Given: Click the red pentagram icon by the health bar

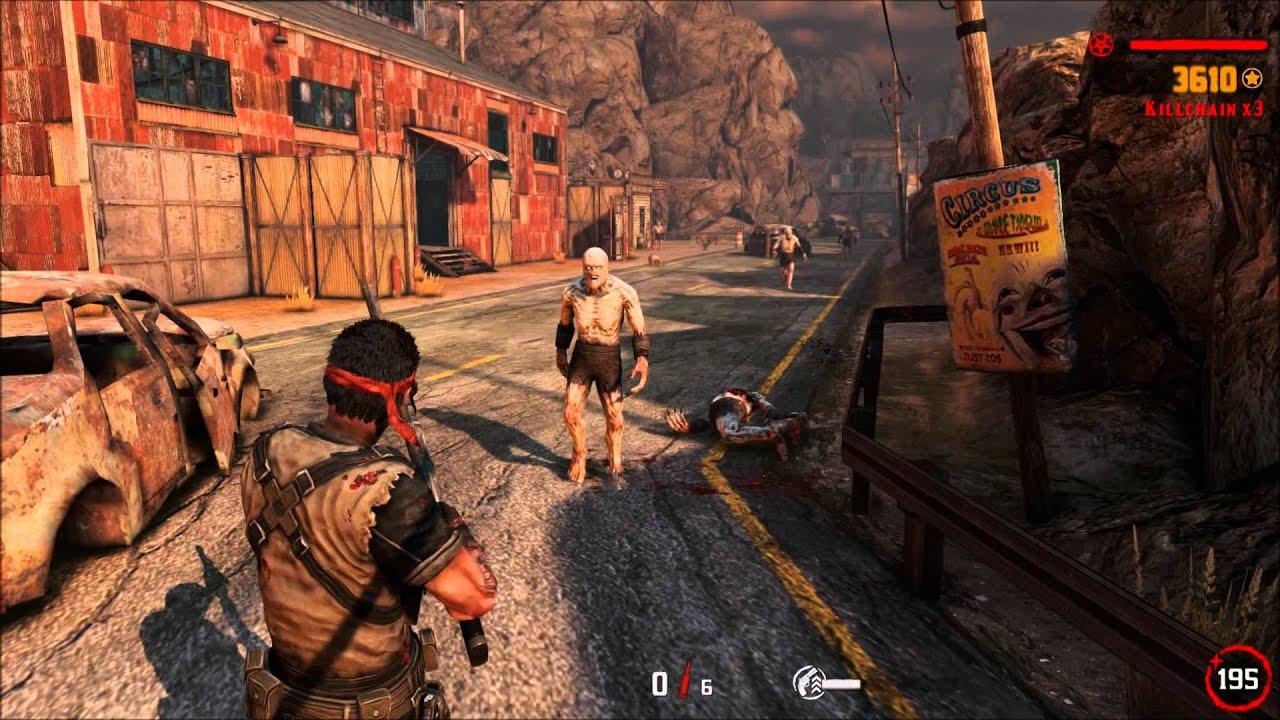Looking at the screenshot, I should tap(1103, 45).
